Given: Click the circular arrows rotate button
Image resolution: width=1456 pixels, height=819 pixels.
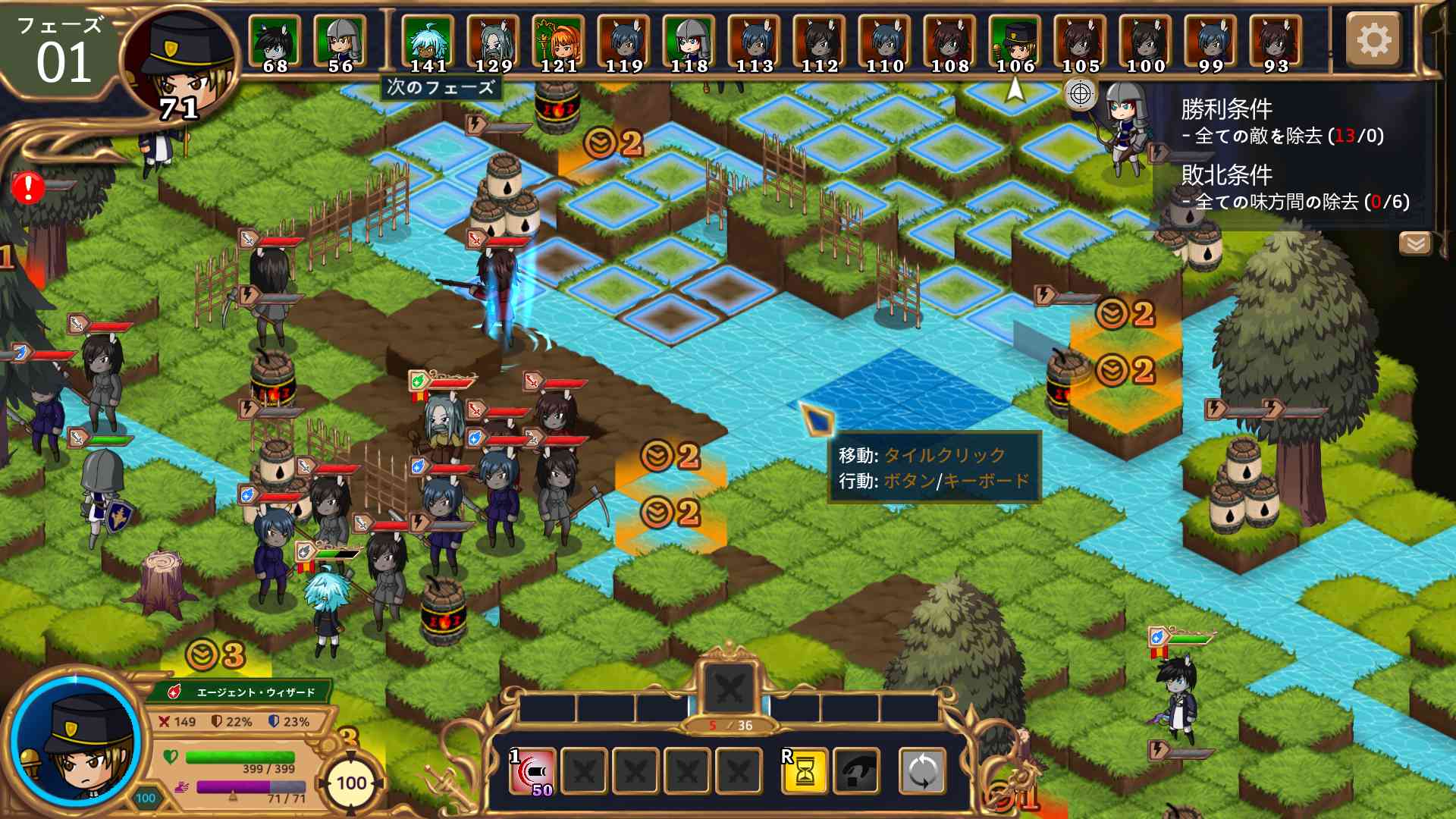Looking at the screenshot, I should [922, 771].
